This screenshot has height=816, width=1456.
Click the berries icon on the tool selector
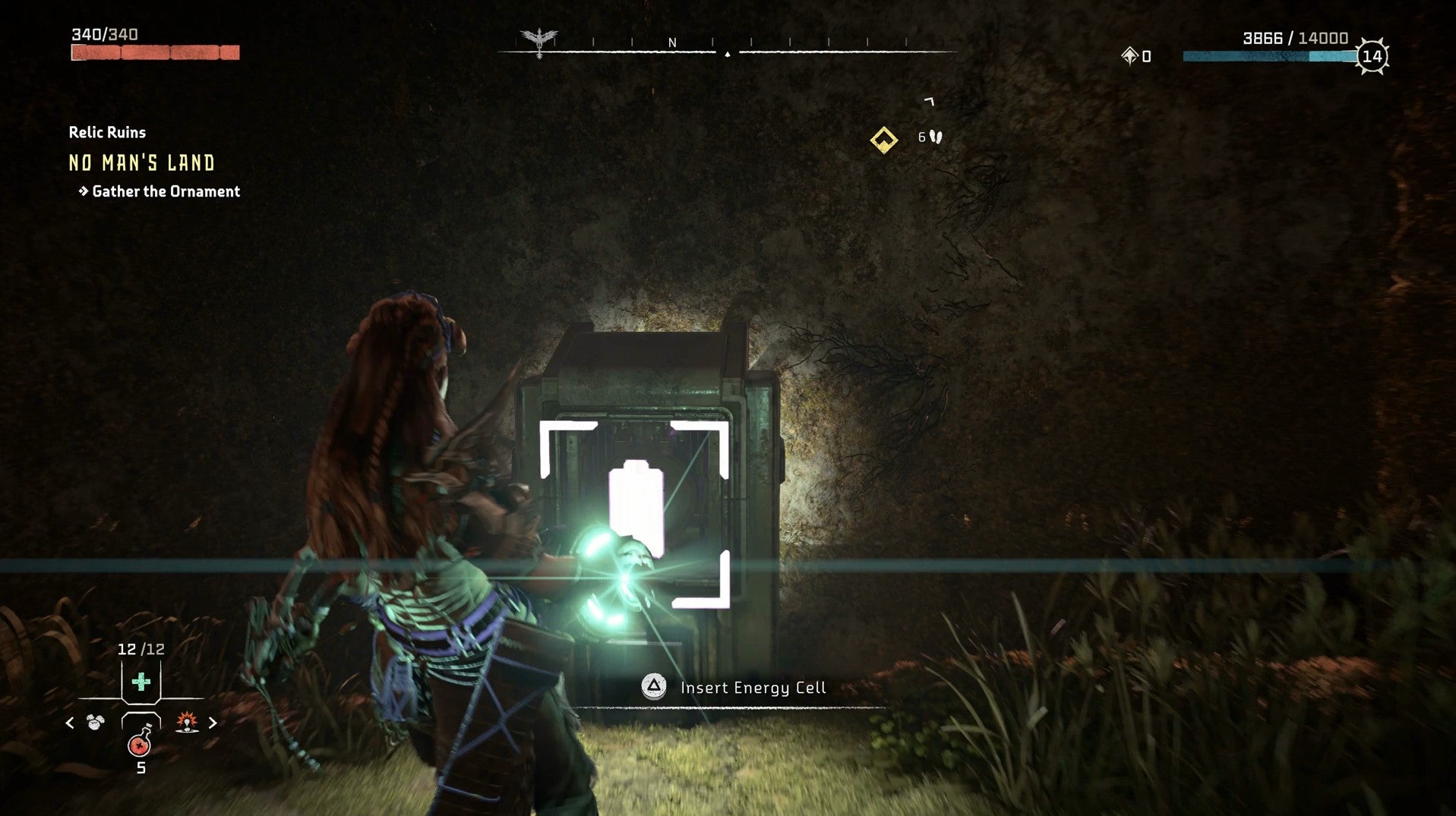[x=94, y=722]
